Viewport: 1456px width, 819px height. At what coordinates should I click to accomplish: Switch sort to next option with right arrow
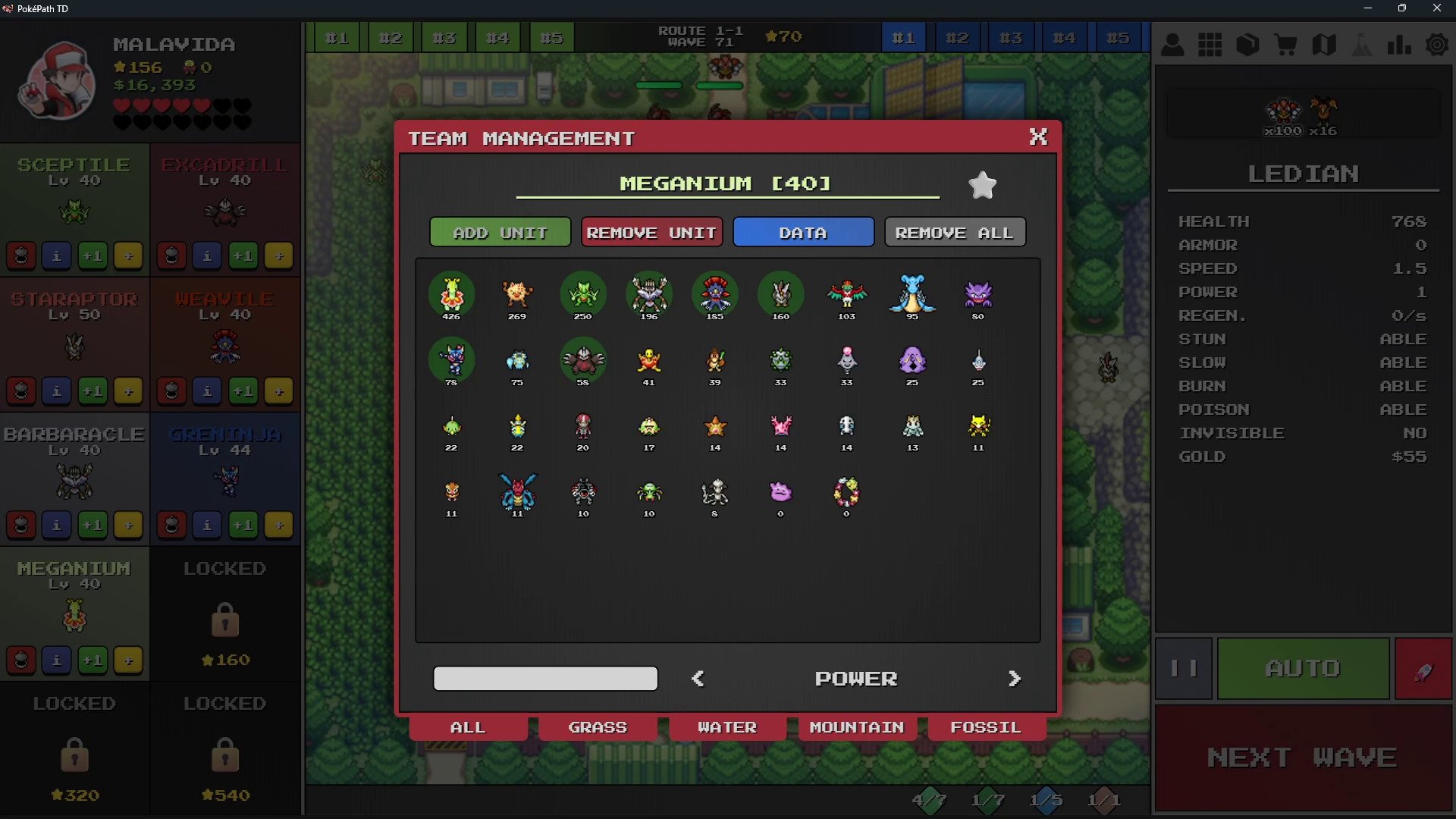pos(1014,679)
